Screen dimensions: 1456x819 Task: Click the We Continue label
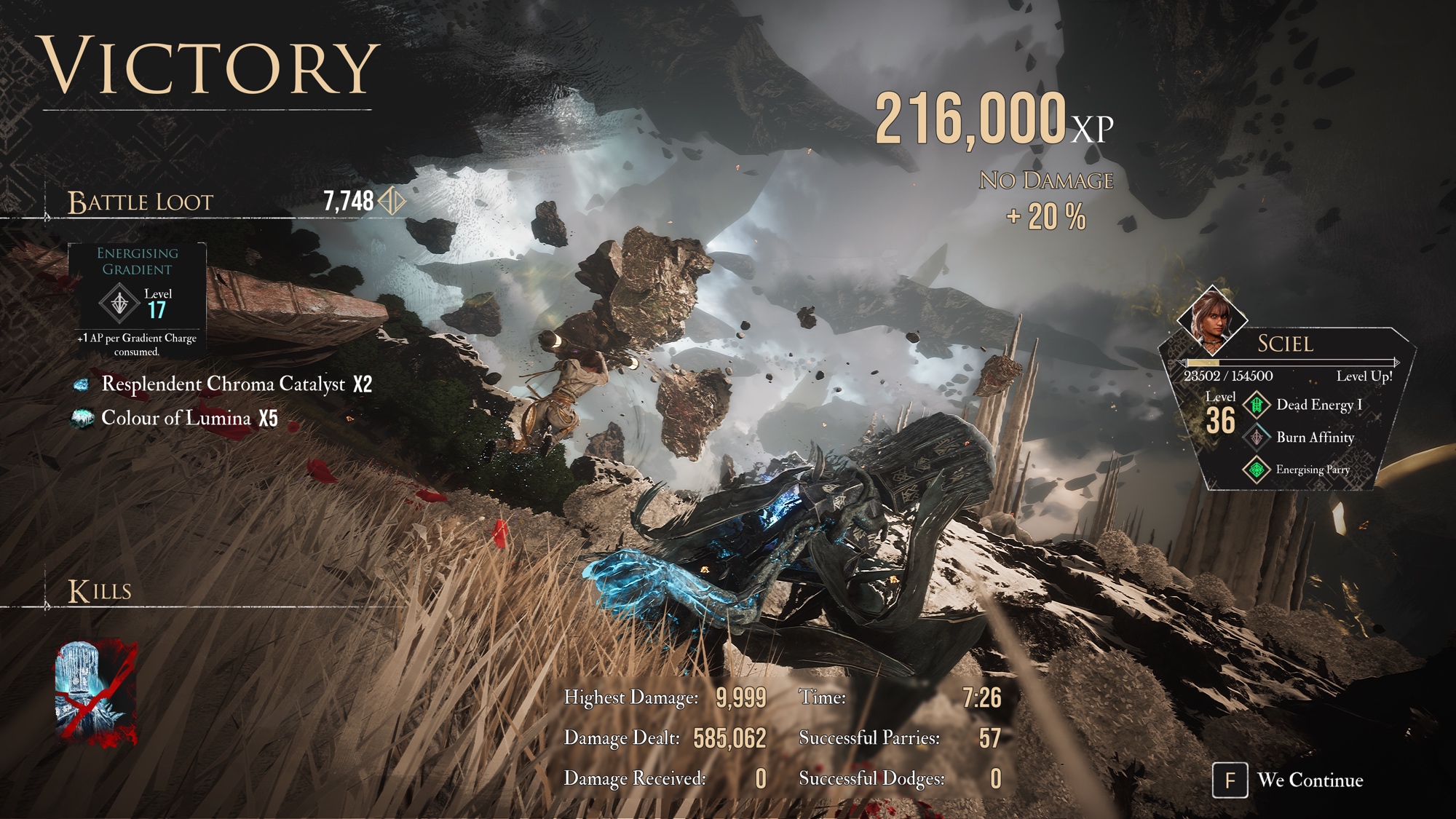pos(1310,780)
